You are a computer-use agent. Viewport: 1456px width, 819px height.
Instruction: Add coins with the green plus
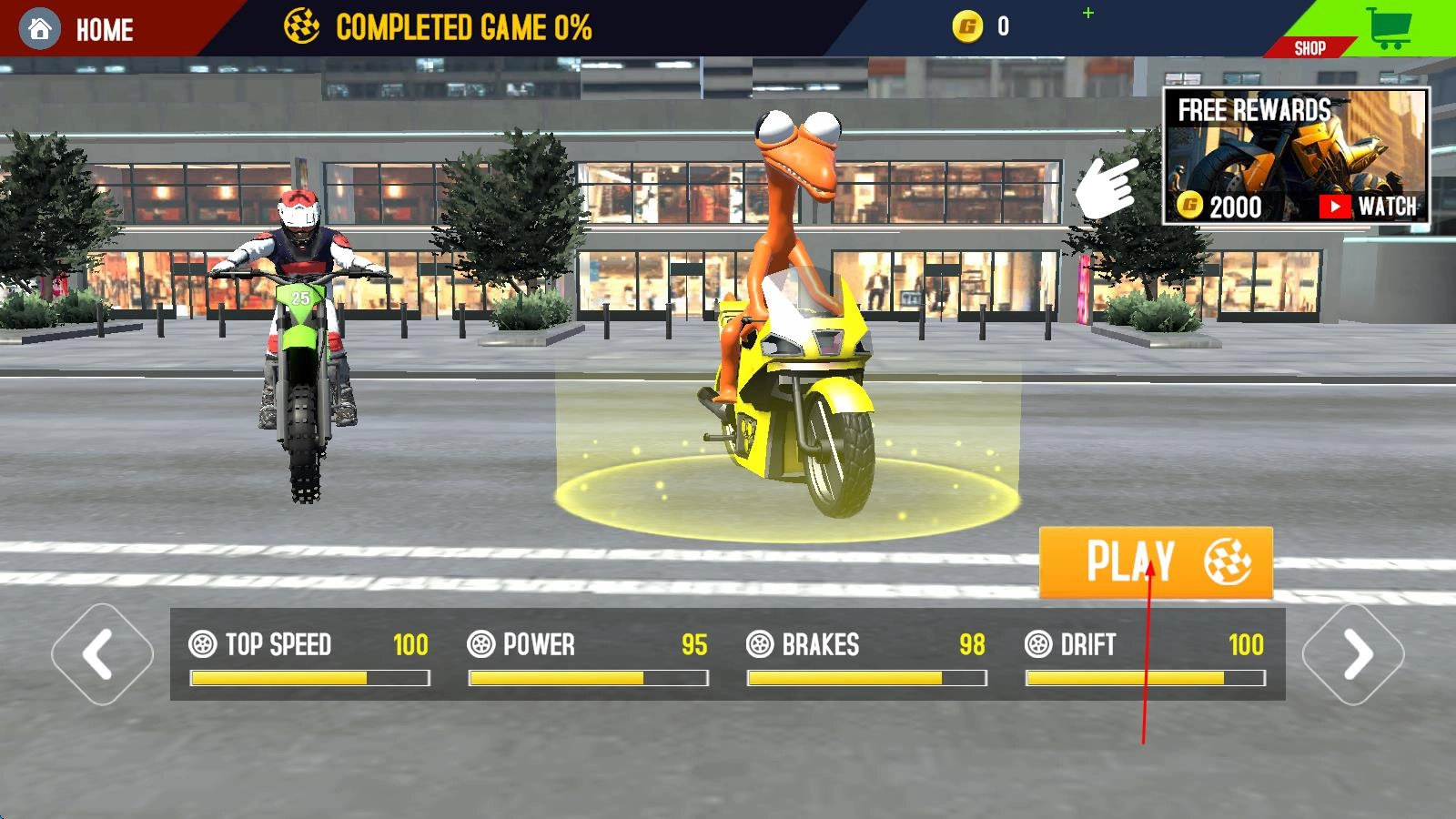(1088, 13)
